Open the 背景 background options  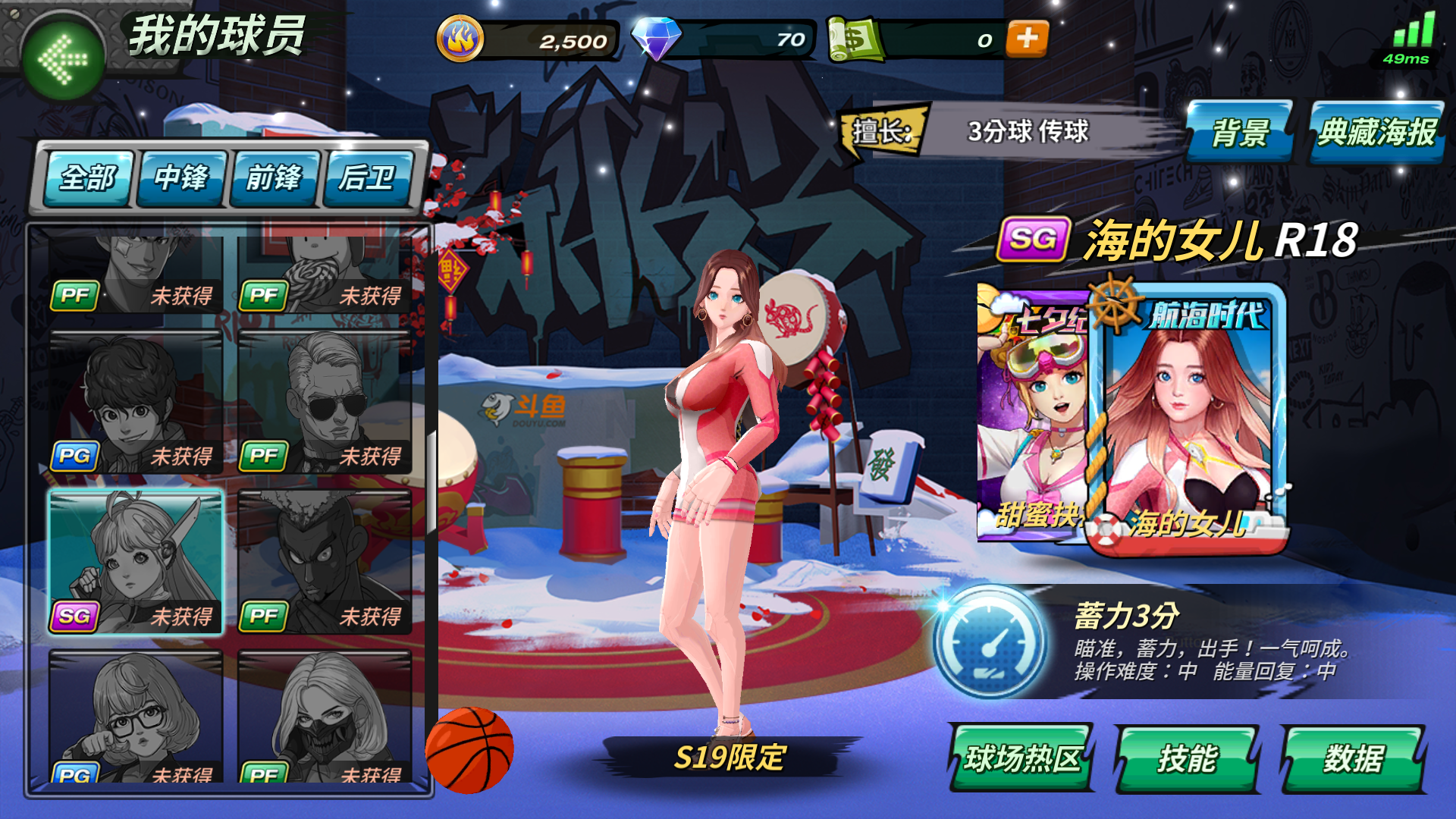point(1239,132)
